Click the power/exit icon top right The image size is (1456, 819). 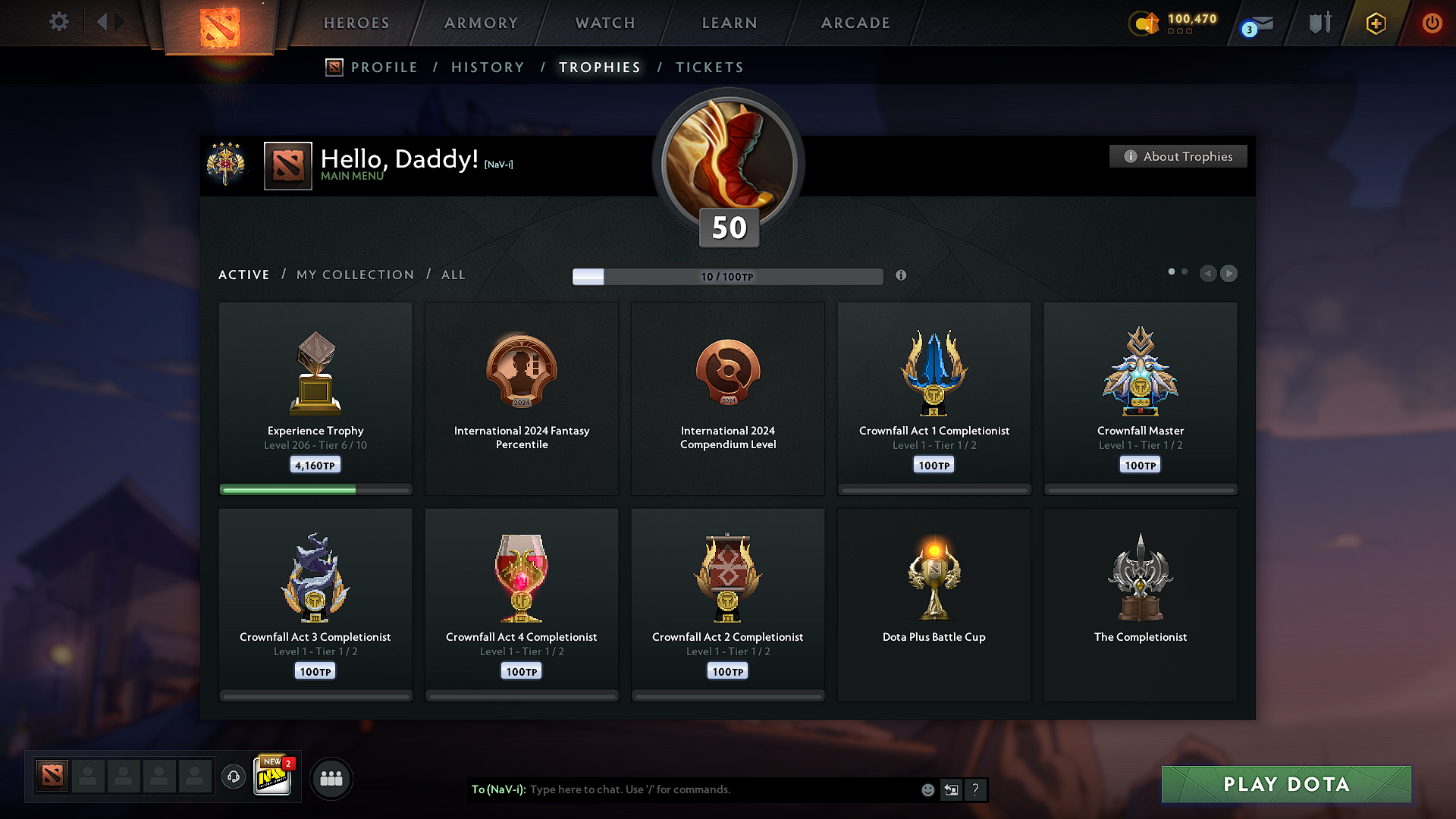1432,24
